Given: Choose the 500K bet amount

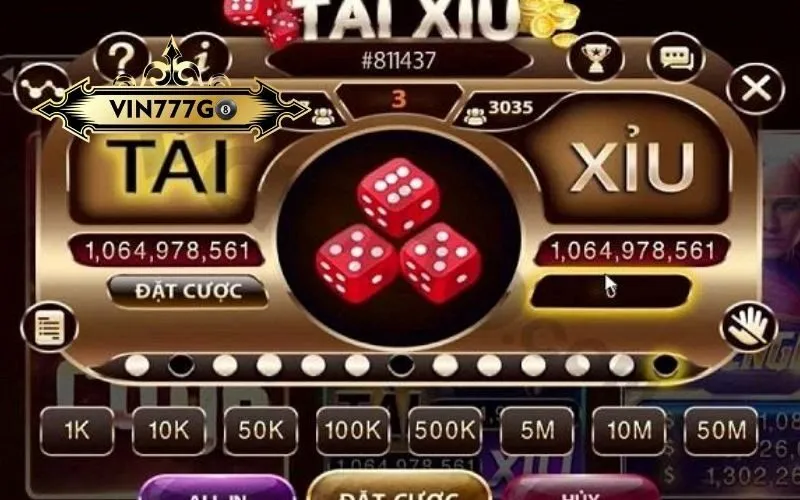Looking at the screenshot, I should pyautogui.click(x=445, y=431).
